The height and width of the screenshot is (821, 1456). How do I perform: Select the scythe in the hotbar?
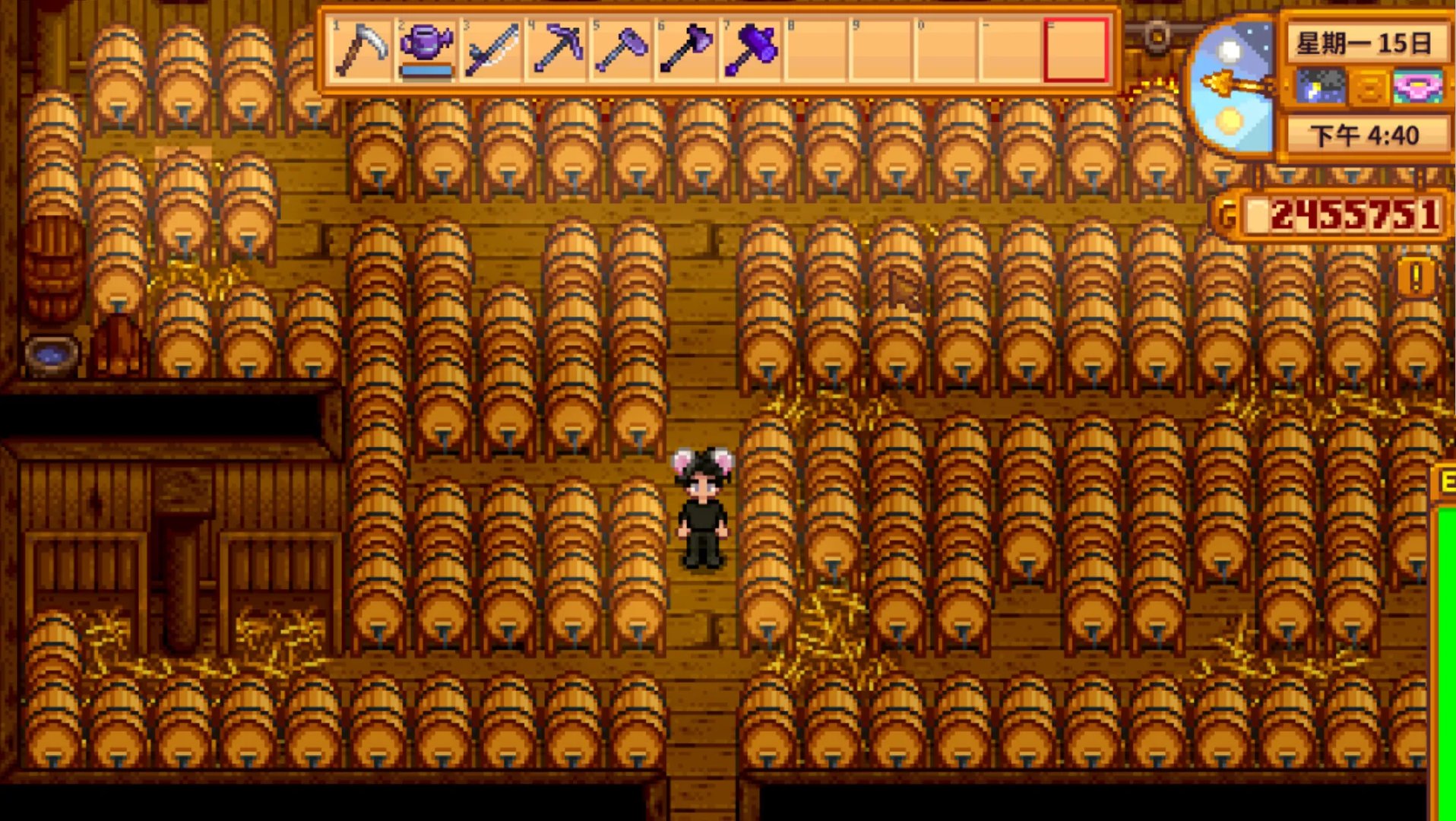[x=362, y=49]
